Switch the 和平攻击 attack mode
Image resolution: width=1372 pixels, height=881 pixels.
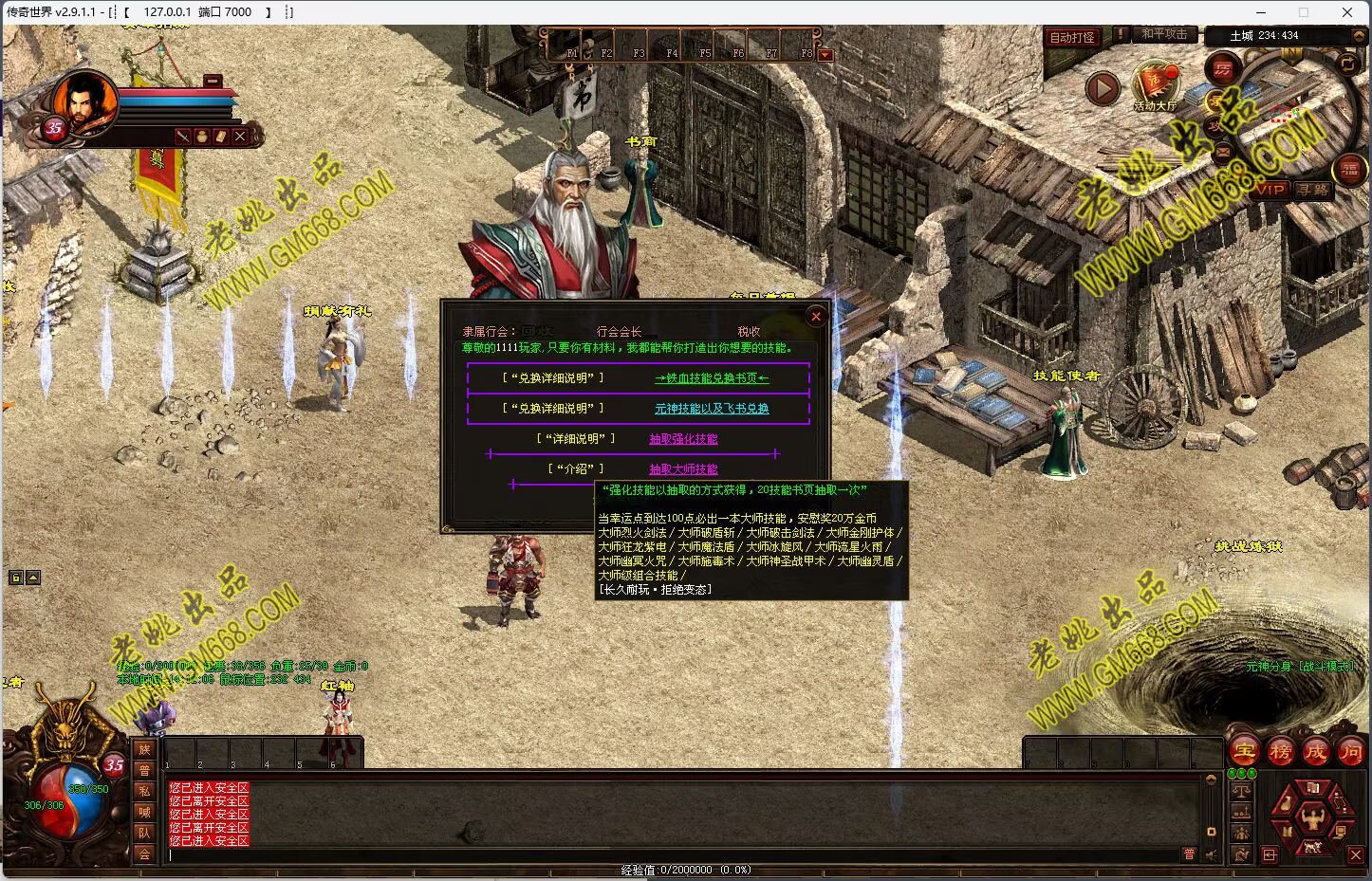coord(1164,34)
